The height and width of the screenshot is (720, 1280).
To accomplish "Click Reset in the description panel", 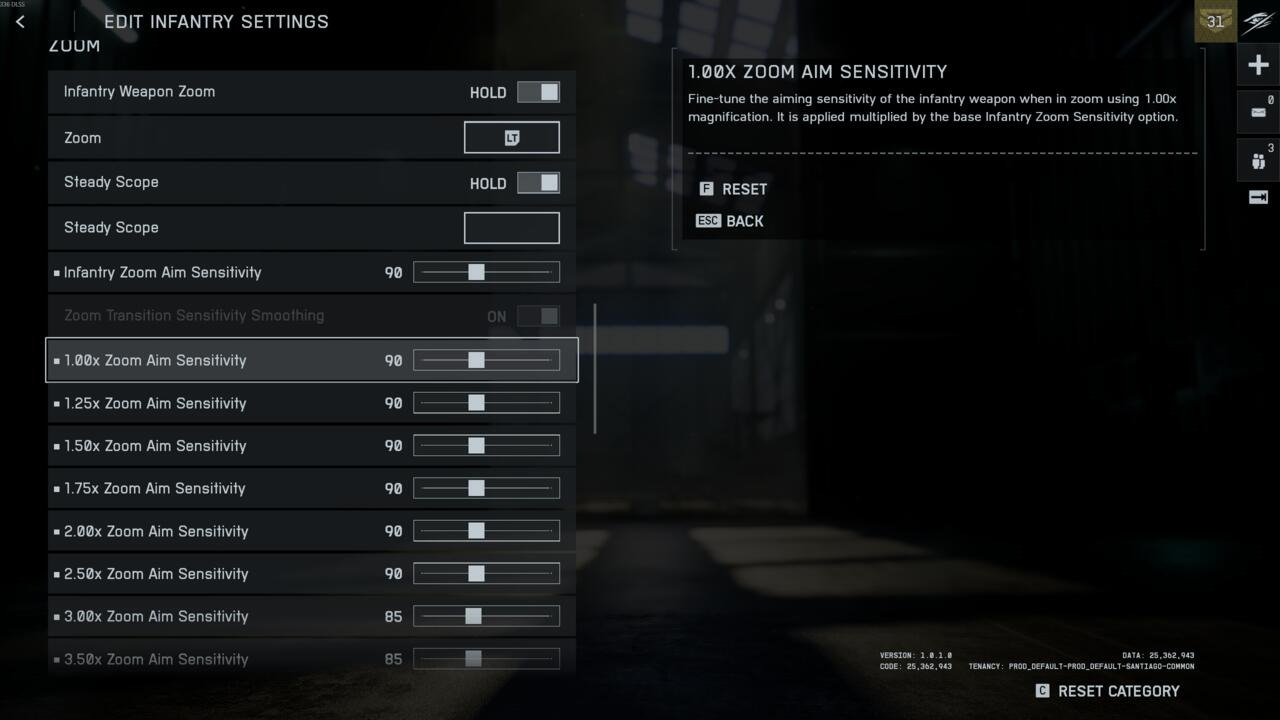I will pyautogui.click(x=733, y=189).
